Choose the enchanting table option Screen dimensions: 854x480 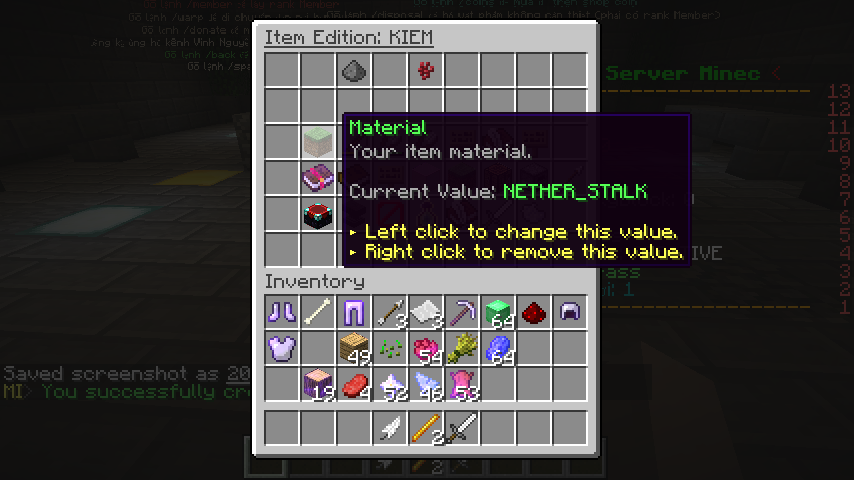click(x=317, y=215)
